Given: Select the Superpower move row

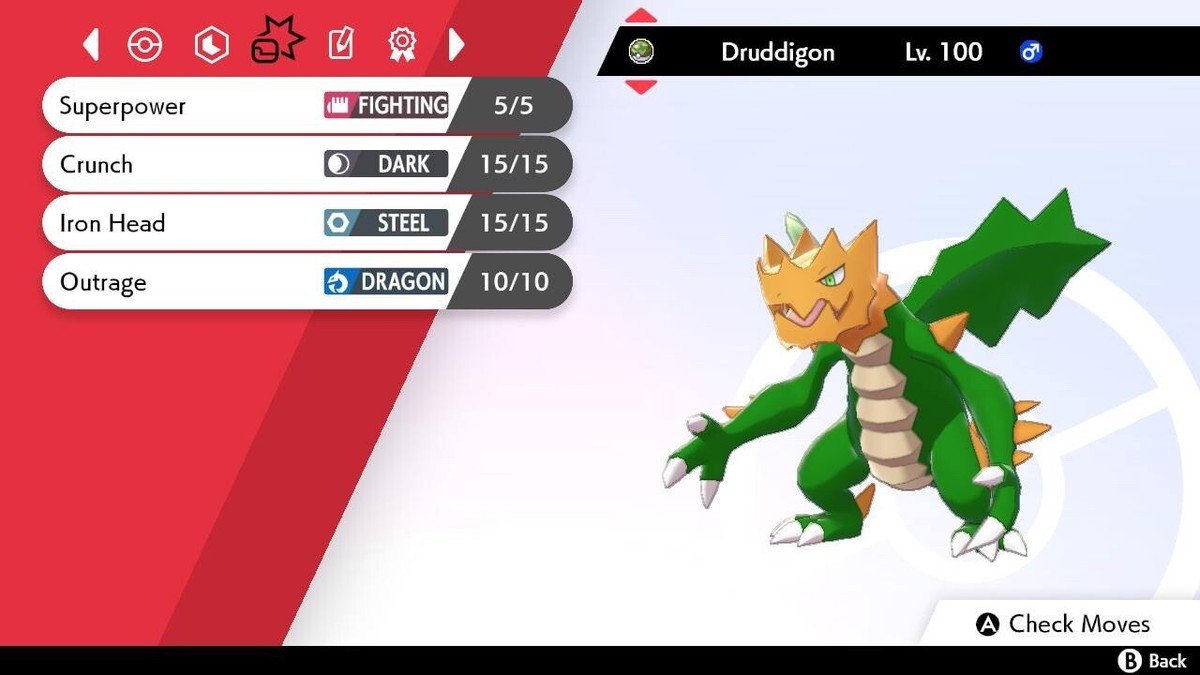Looking at the screenshot, I should (x=300, y=106).
